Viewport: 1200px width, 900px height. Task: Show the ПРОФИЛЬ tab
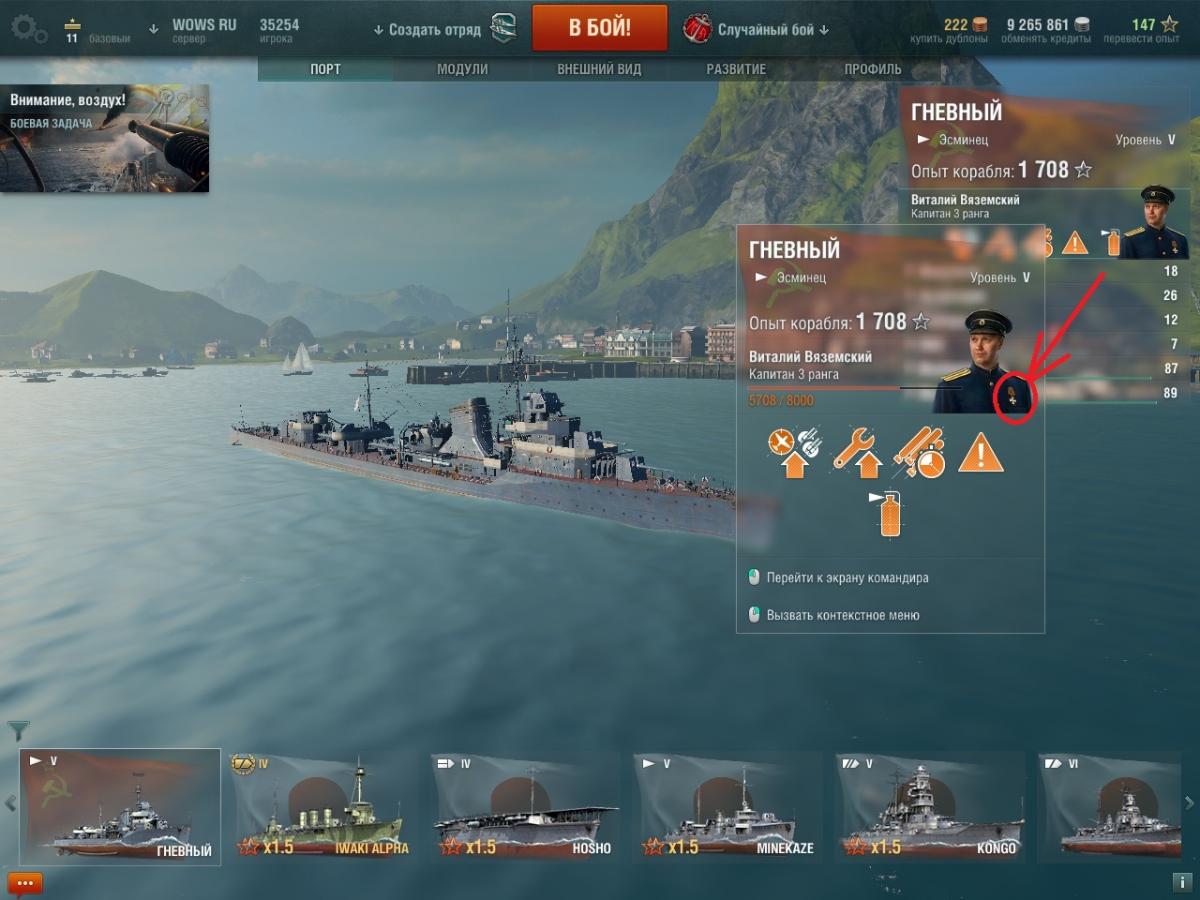pyautogui.click(x=872, y=69)
